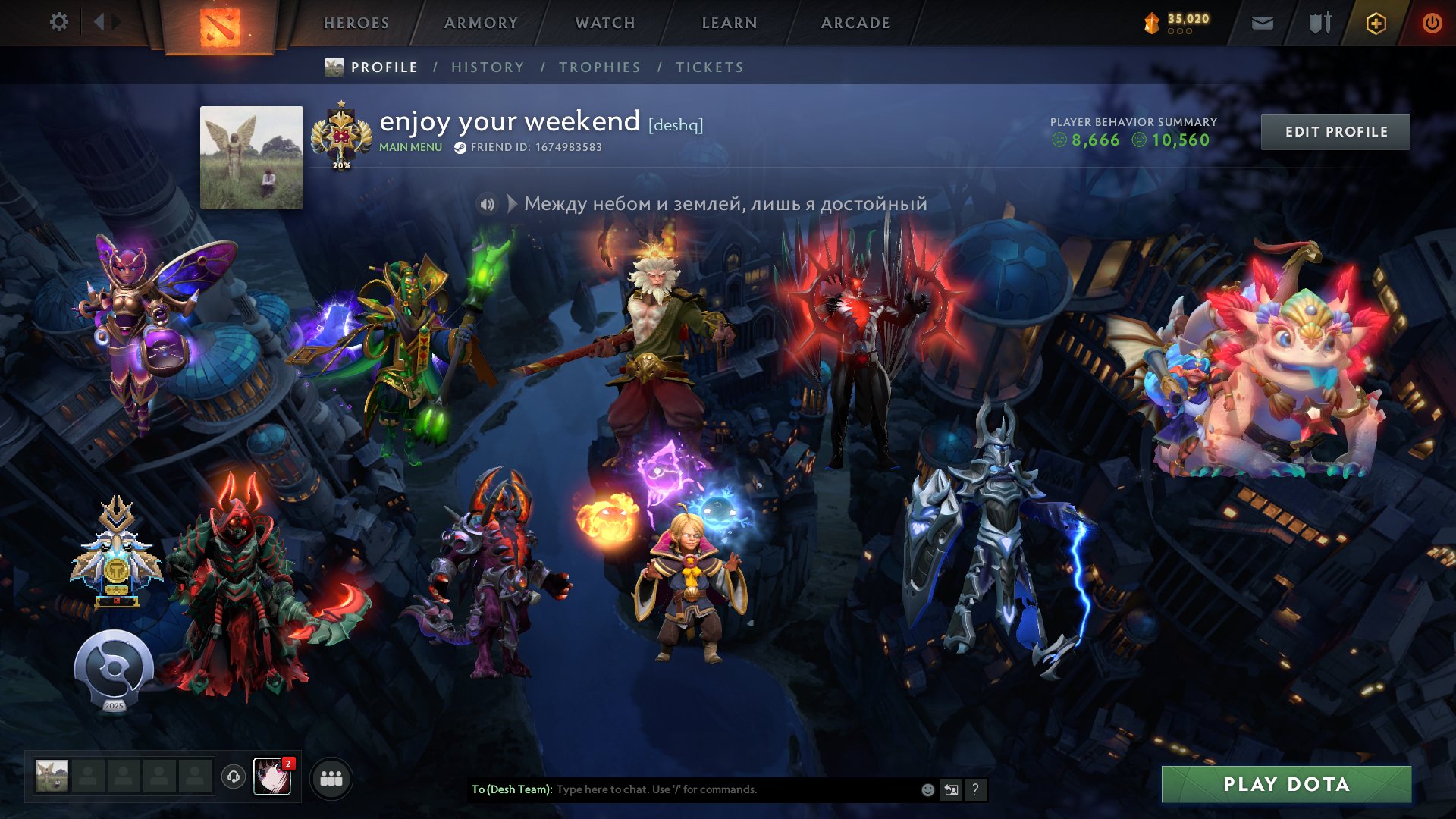Open the Settings gear icon
Image resolution: width=1456 pixels, height=819 pixels.
pos(59,22)
